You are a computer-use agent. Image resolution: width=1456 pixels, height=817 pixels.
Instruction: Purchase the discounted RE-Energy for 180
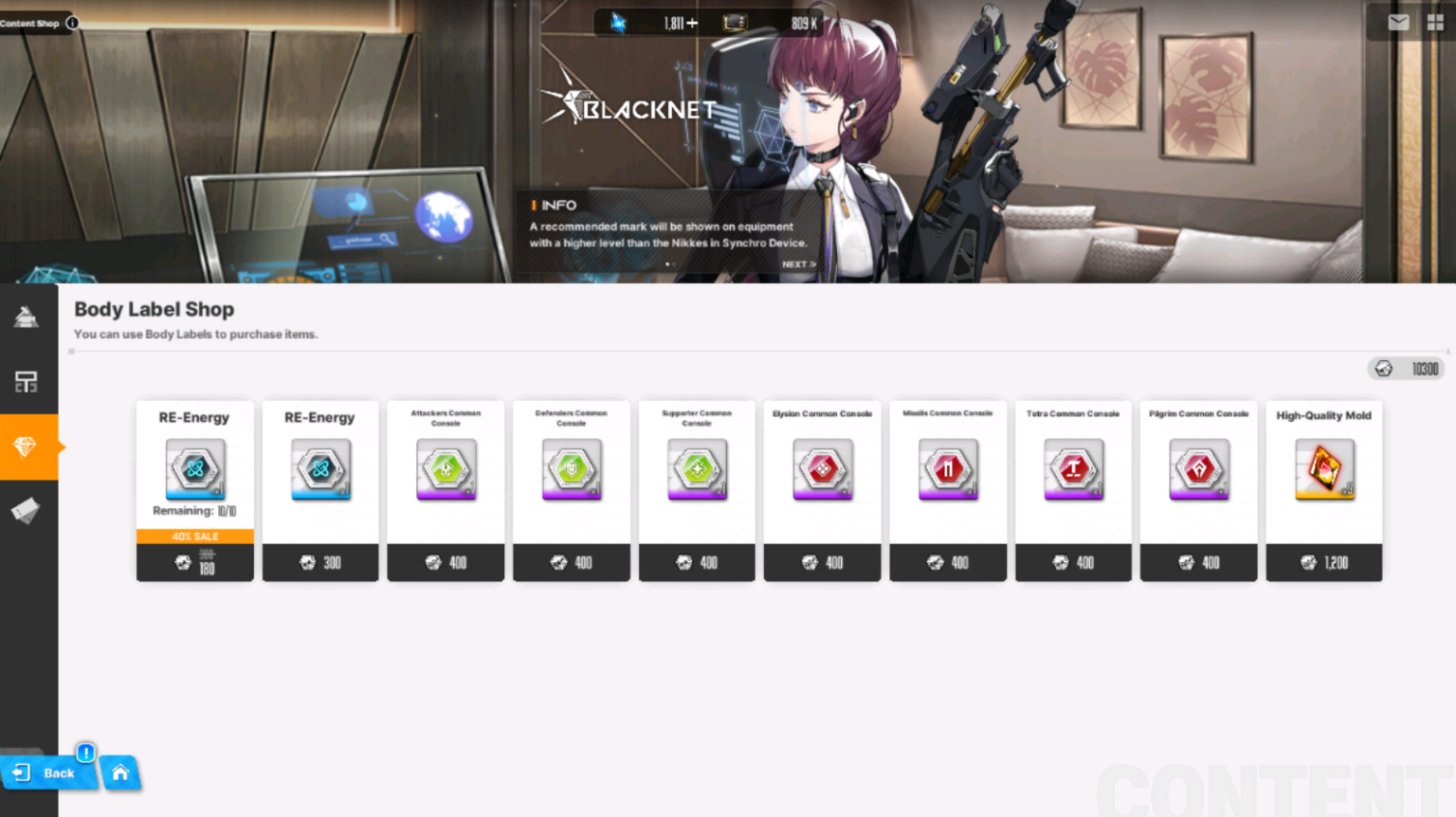pyautogui.click(x=194, y=562)
